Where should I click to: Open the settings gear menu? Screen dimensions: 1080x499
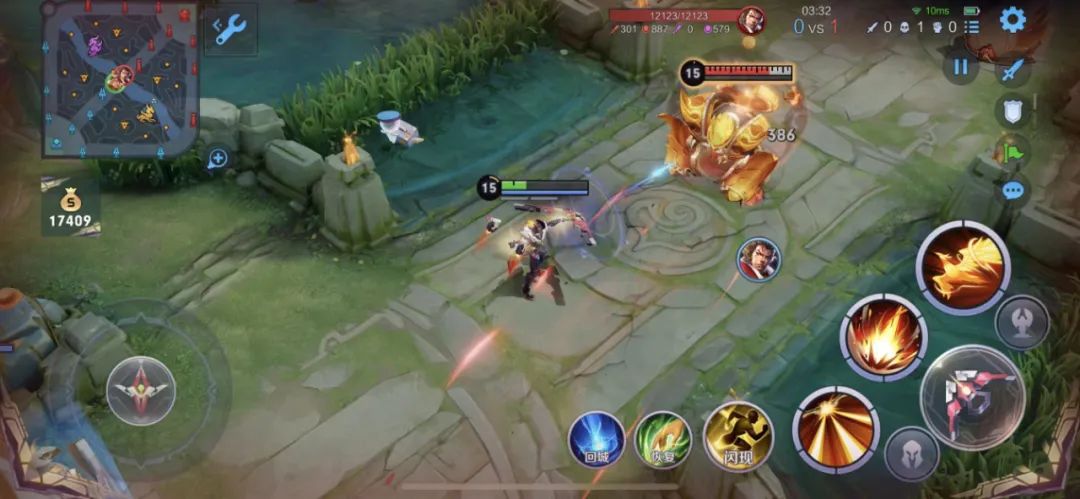[1013, 20]
